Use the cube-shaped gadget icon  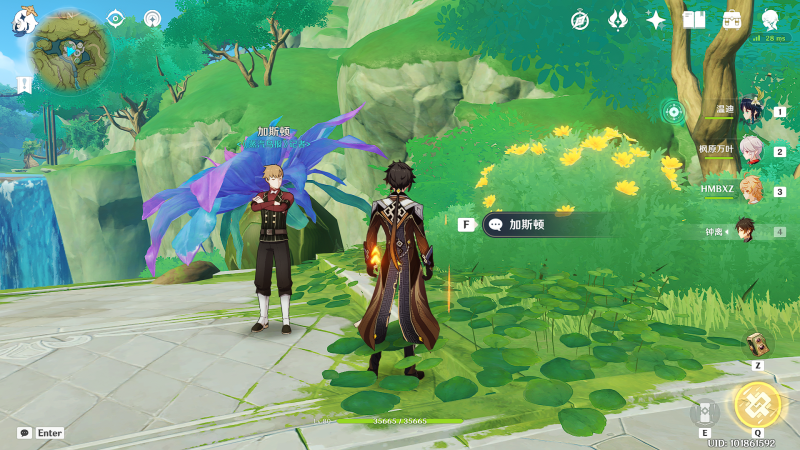click(x=758, y=344)
